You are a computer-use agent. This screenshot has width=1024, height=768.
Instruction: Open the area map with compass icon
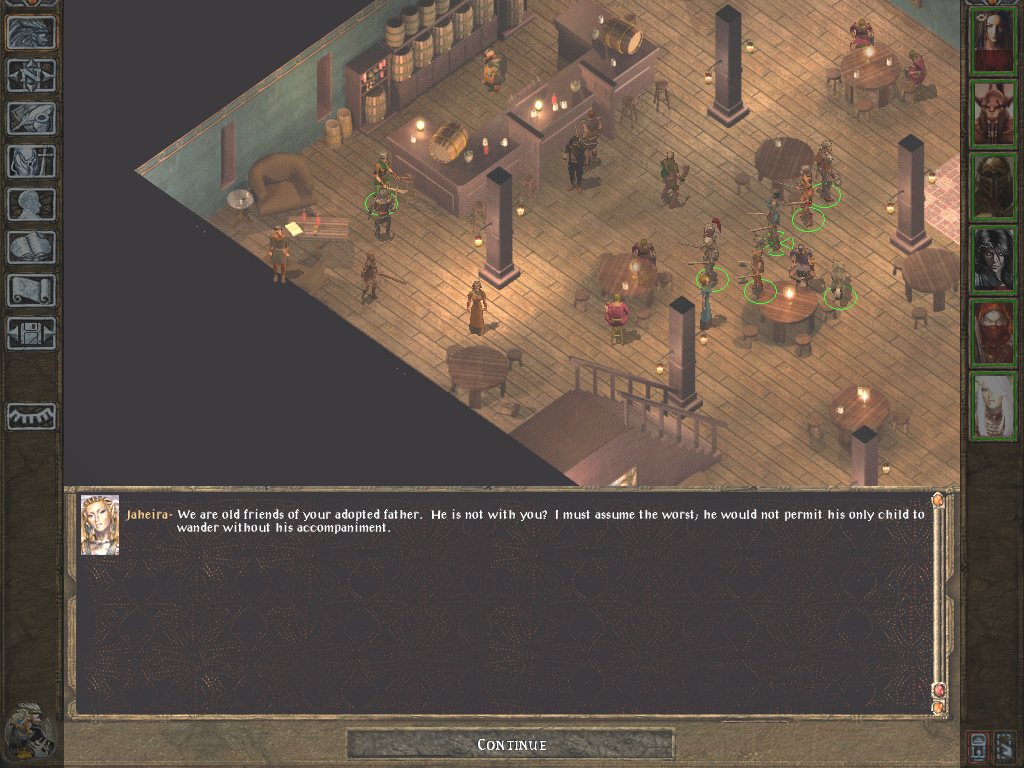(x=31, y=76)
